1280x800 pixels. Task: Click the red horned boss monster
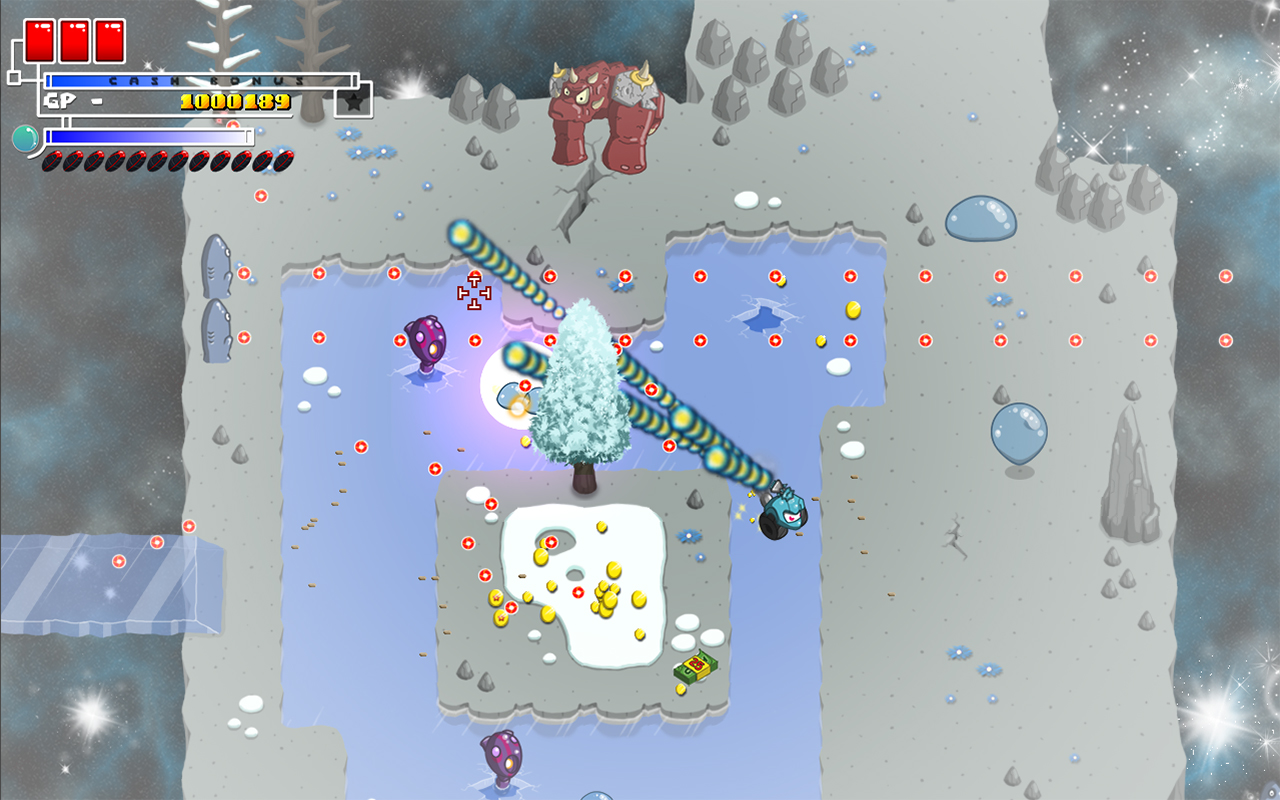600,110
